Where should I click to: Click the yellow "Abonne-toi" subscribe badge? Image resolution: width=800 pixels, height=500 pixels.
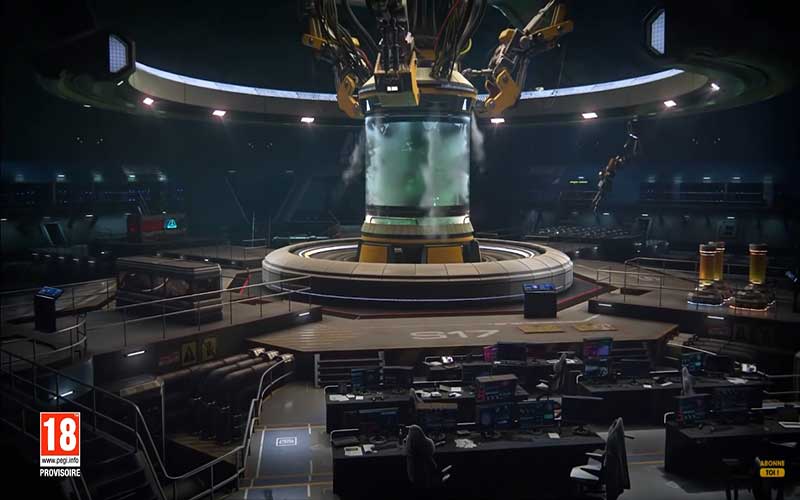pyautogui.click(x=771, y=467)
